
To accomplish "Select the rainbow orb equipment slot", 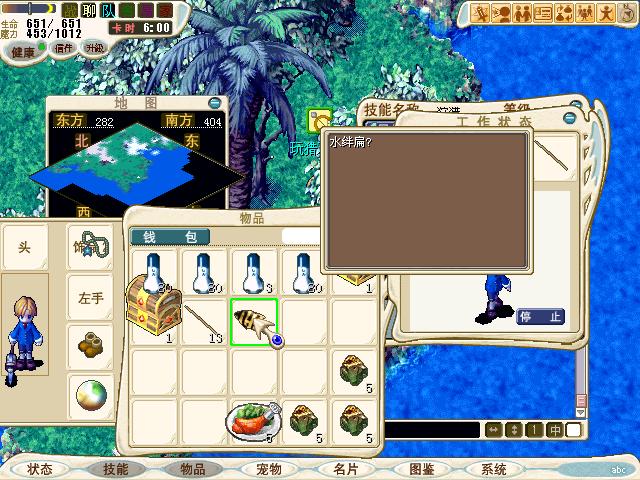I will 91,395.
